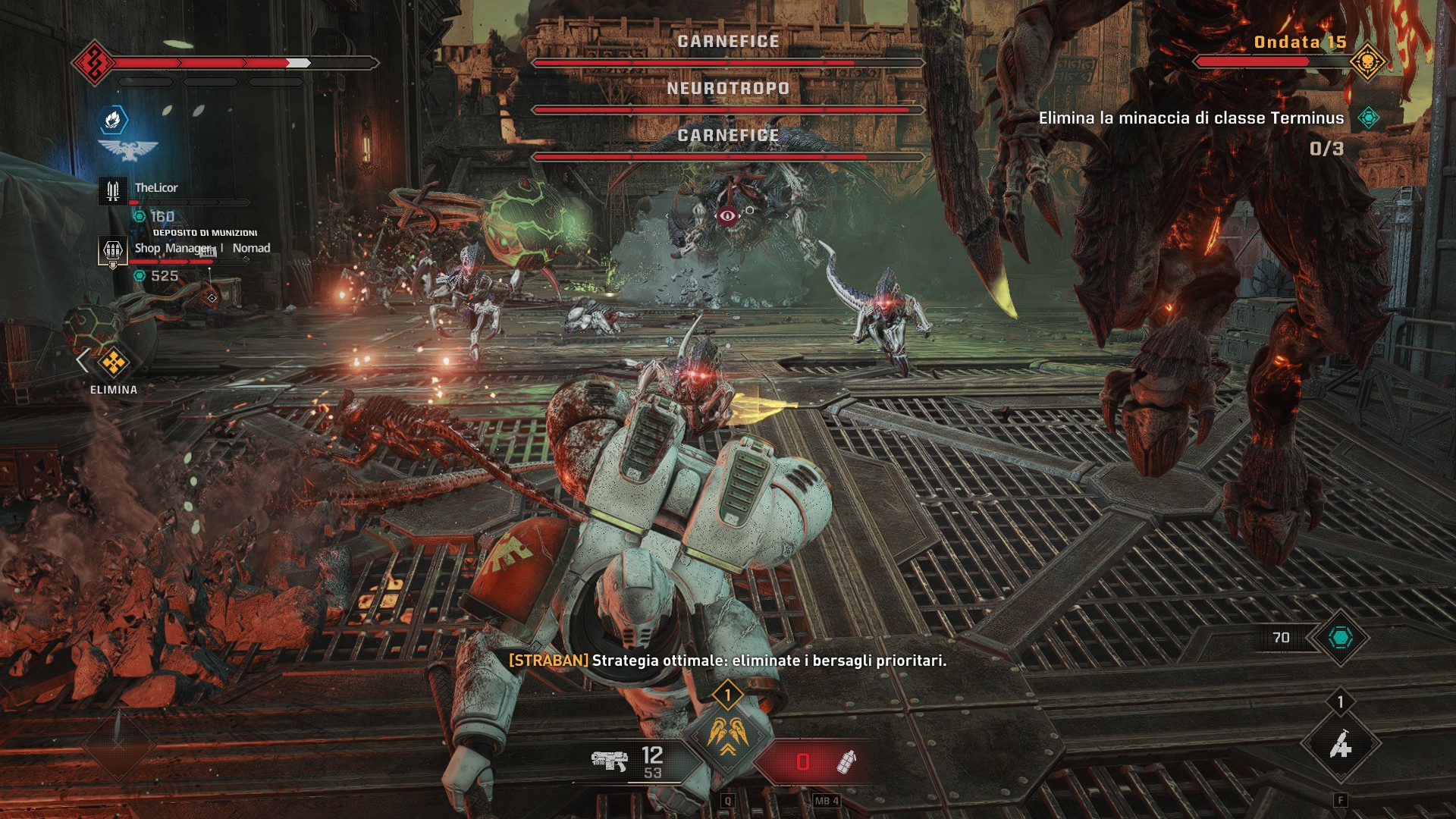Select the faded melee weapon slot
Viewport: 1456px width, 819px height.
(x=118, y=745)
